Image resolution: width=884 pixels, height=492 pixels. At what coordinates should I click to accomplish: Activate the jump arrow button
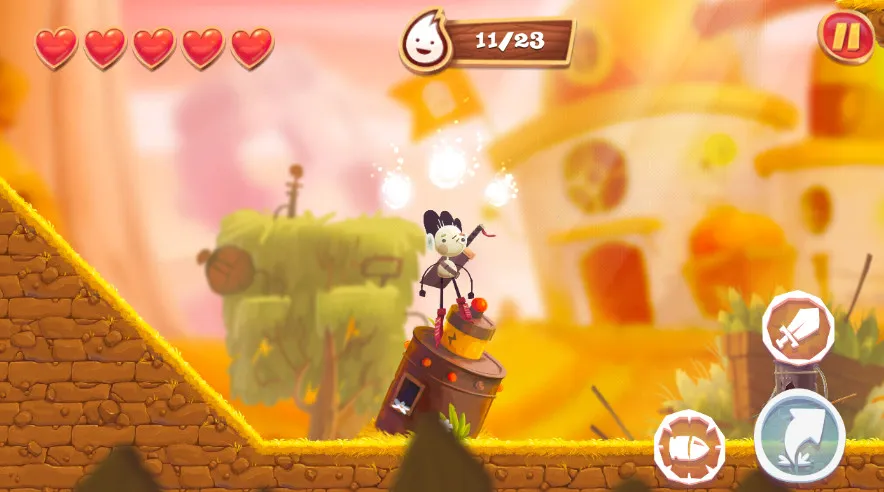(x=799, y=436)
